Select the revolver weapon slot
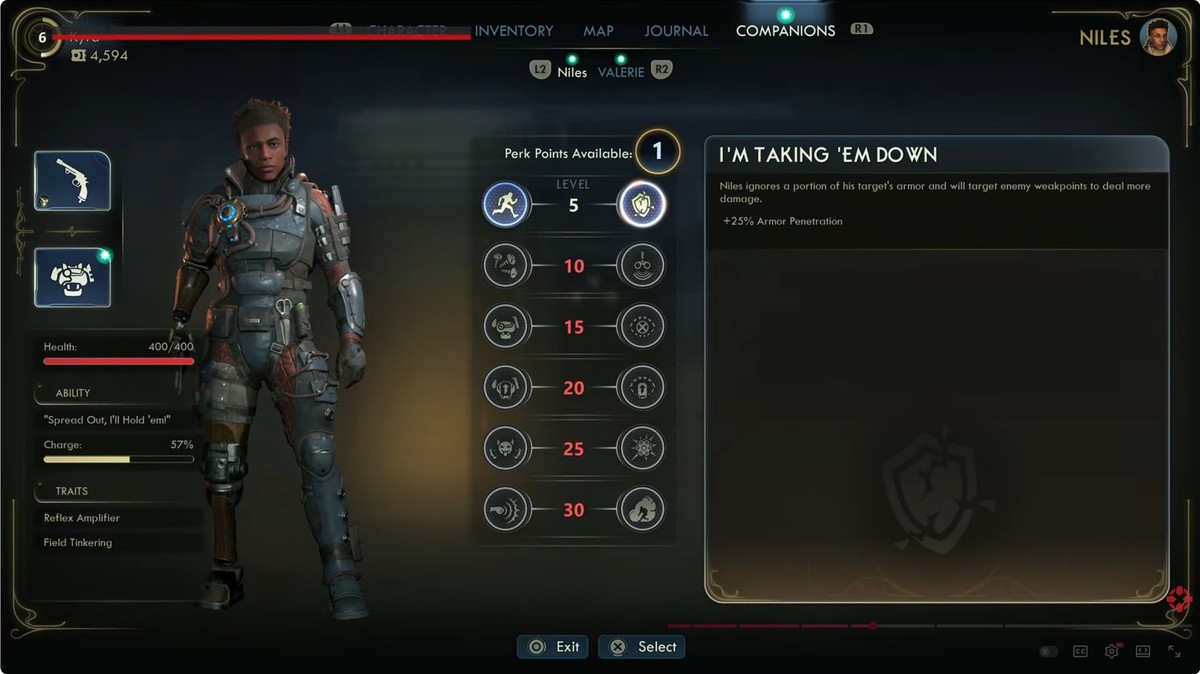1200x674 pixels. (72, 181)
